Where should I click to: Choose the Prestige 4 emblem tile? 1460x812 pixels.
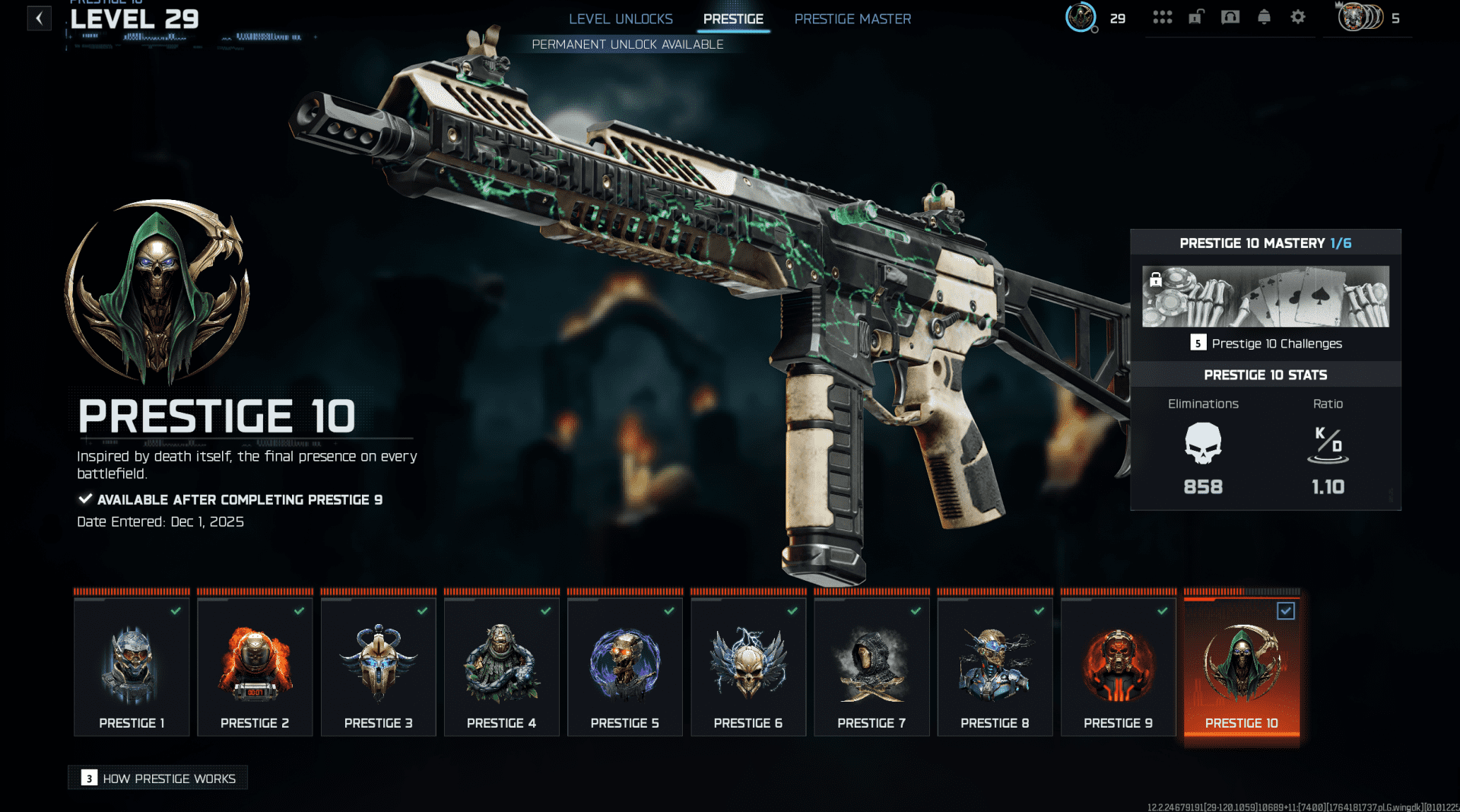coord(502,667)
